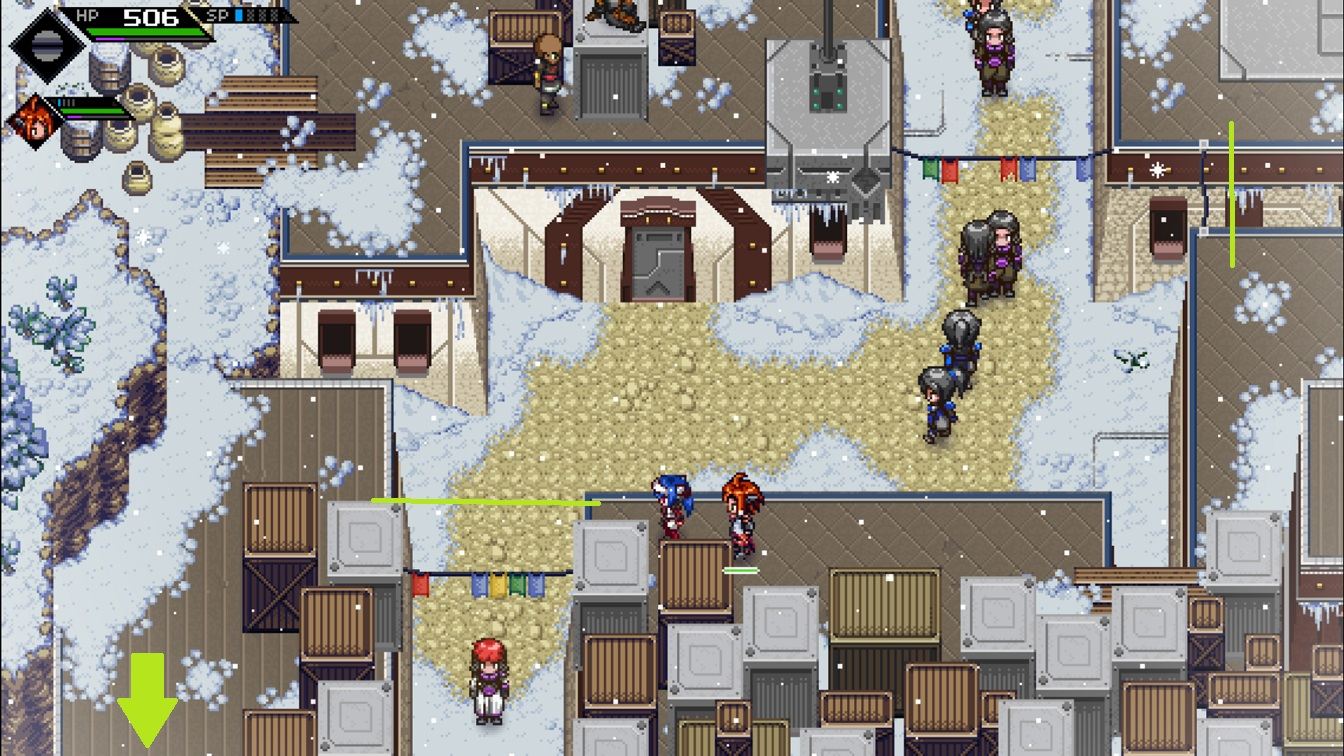The height and width of the screenshot is (756, 1344).
Task: Click the sun symbol on the right wall
Action: pyautogui.click(x=1158, y=170)
